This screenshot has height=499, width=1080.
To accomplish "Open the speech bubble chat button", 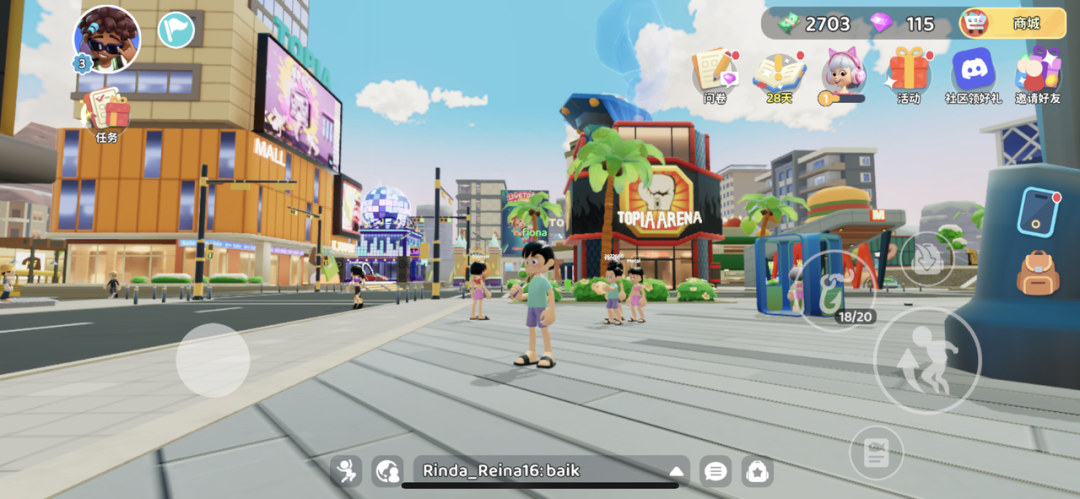I will (715, 471).
